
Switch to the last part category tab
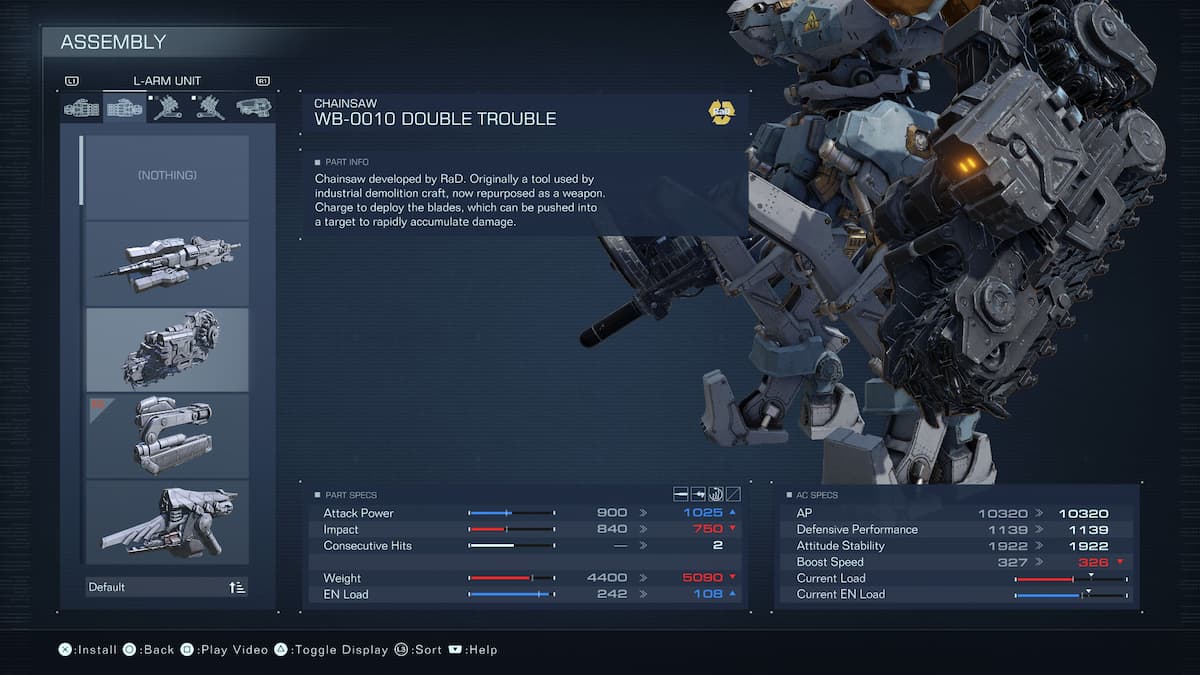click(x=253, y=107)
